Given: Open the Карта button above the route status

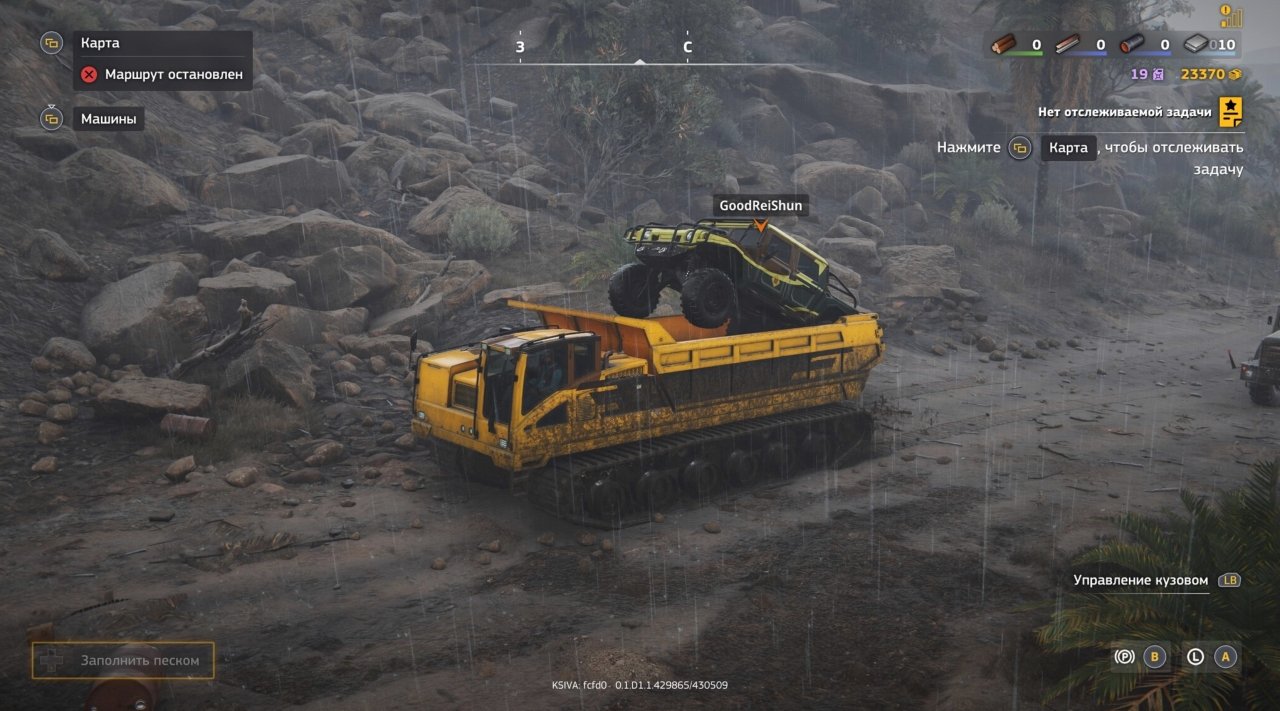Looking at the screenshot, I should [100, 44].
